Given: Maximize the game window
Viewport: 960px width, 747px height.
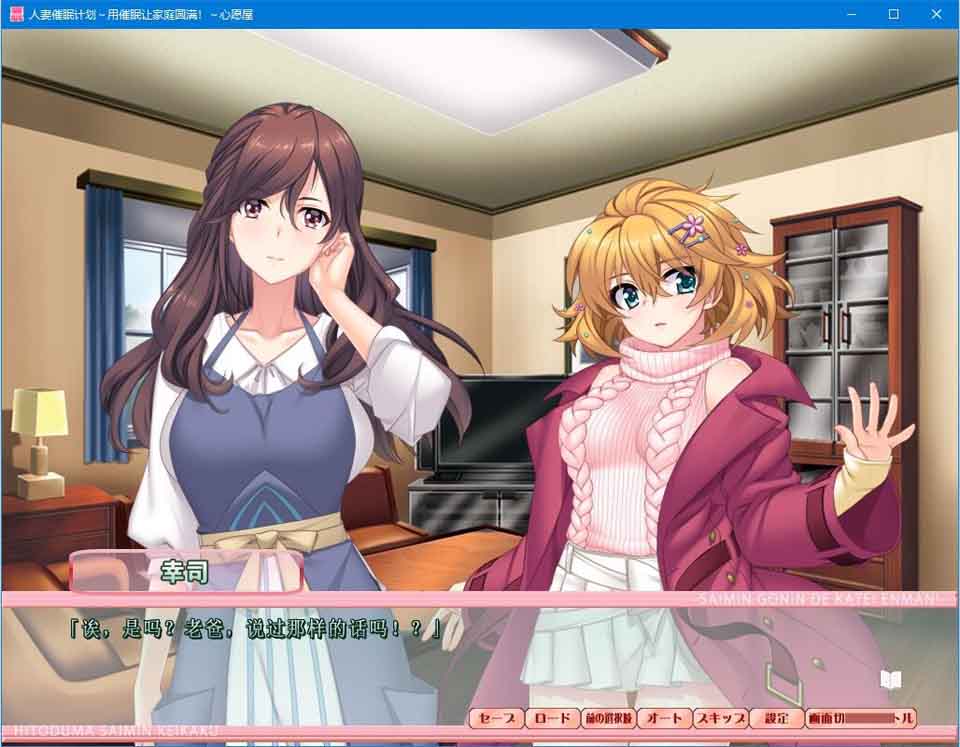Looking at the screenshot, I should pos(894,14).
